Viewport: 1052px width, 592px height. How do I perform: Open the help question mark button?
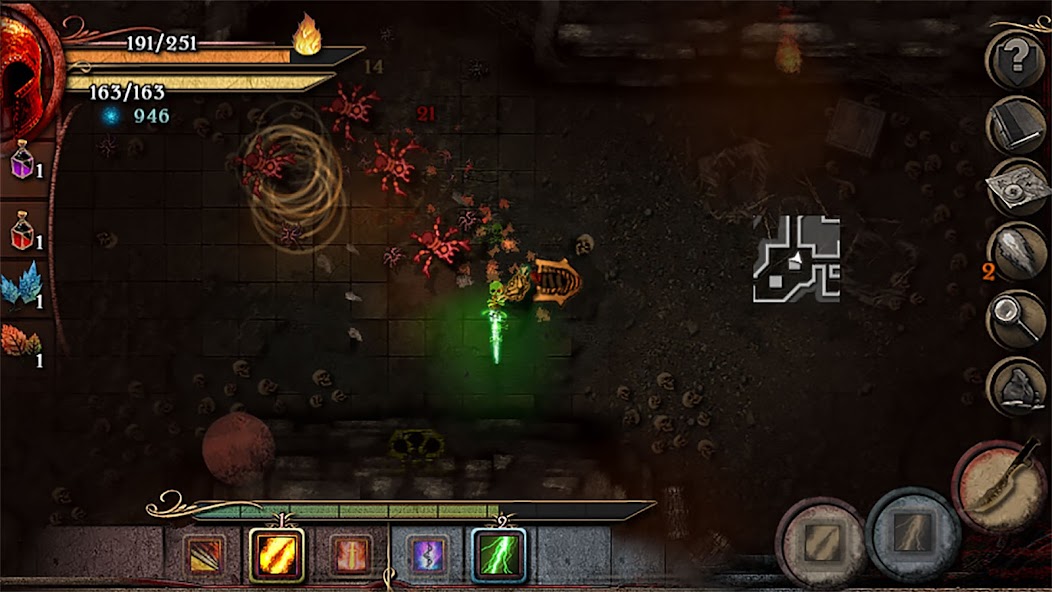point(1016,60)
